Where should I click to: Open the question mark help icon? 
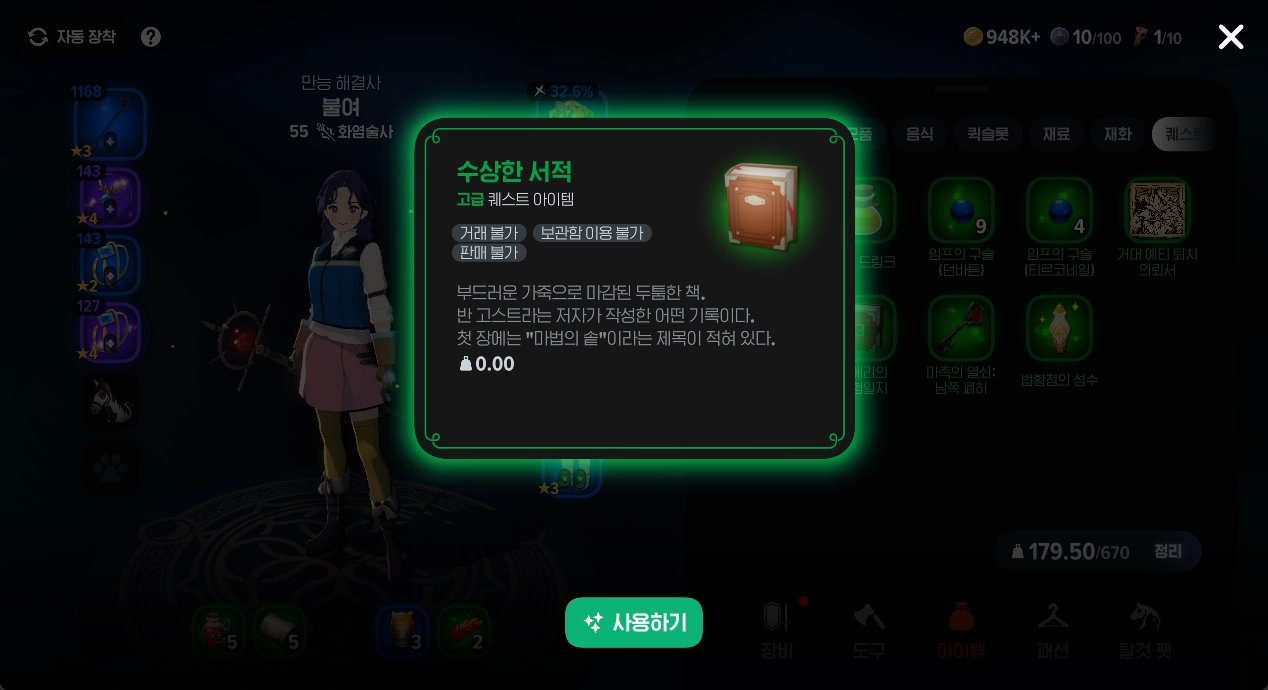[x=151, y=37]
